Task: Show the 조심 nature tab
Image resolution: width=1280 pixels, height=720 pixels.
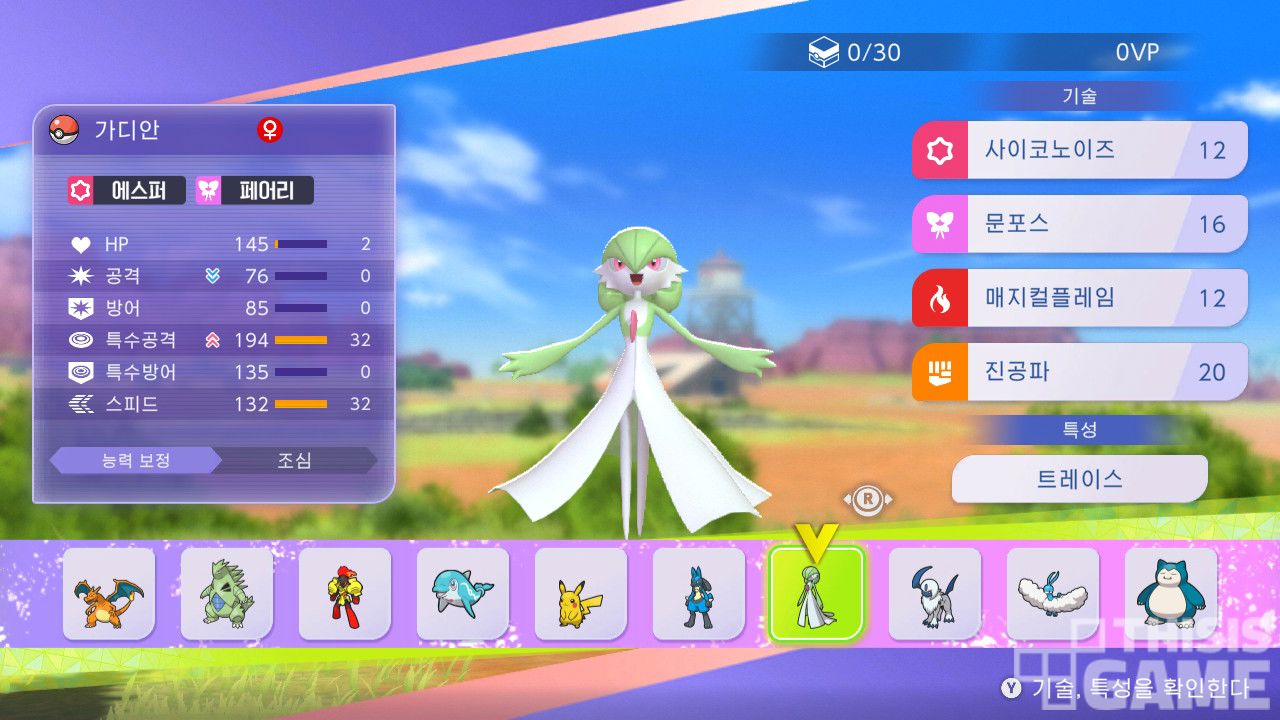Action: coord(295,461)
